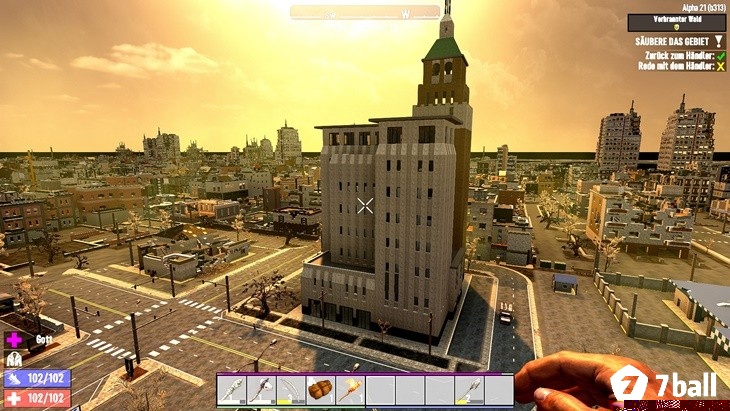Click the 'Säubere das Gebiet' quest tracker

click(x=672, y=41)
